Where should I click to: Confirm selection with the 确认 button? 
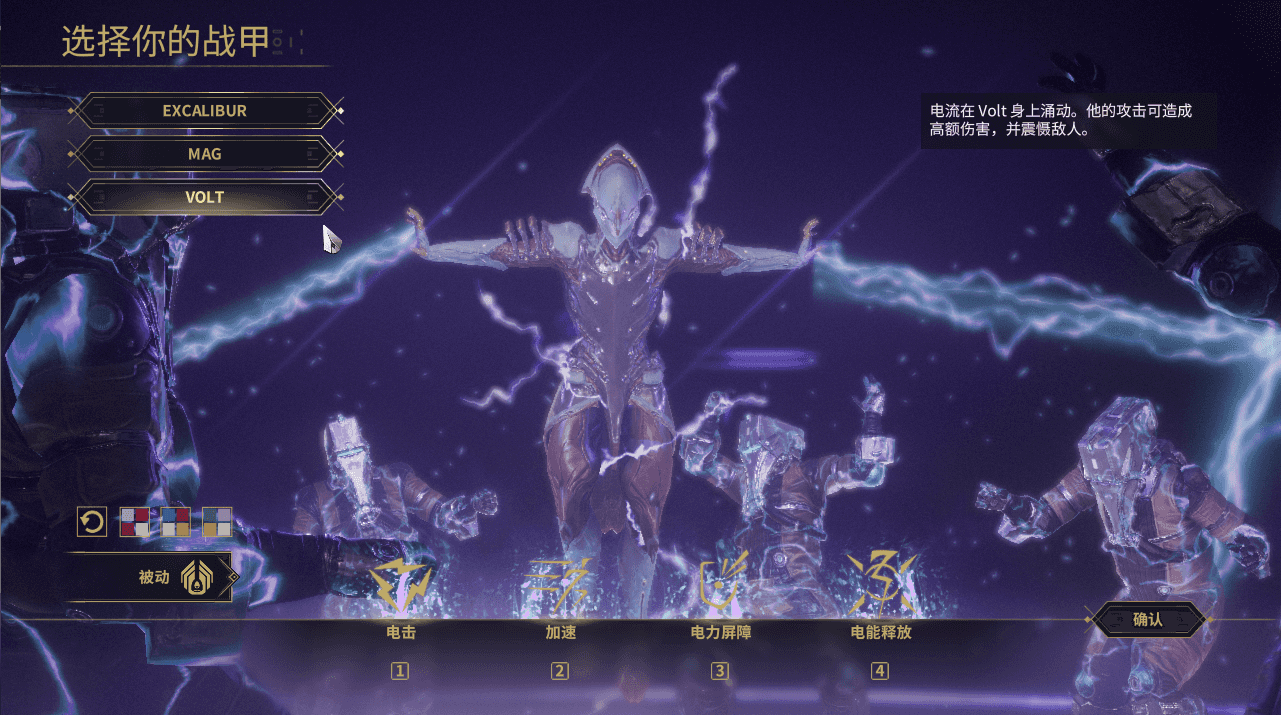[x=1147, y=619]
